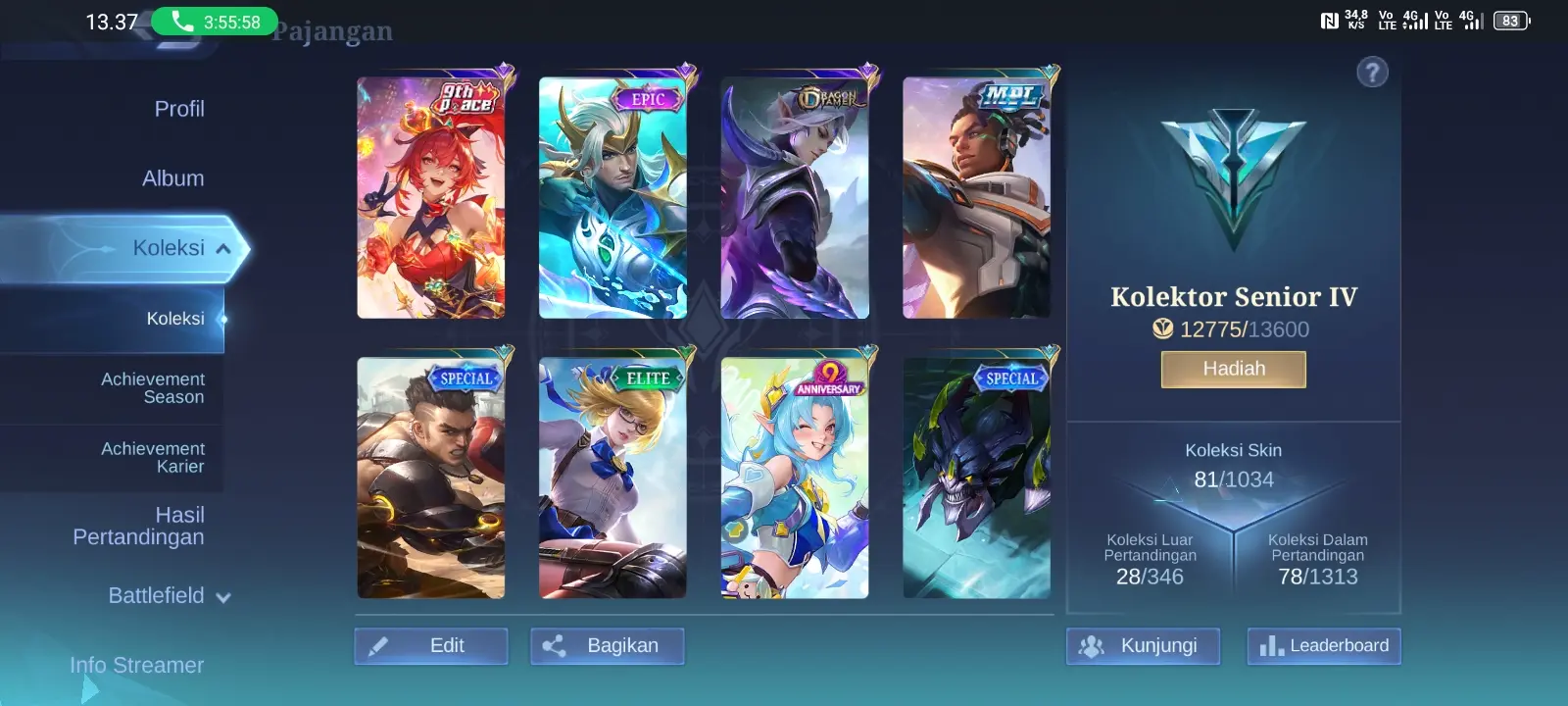
Task: Select the Koleksi sub-entry
Action: point(175,319)
